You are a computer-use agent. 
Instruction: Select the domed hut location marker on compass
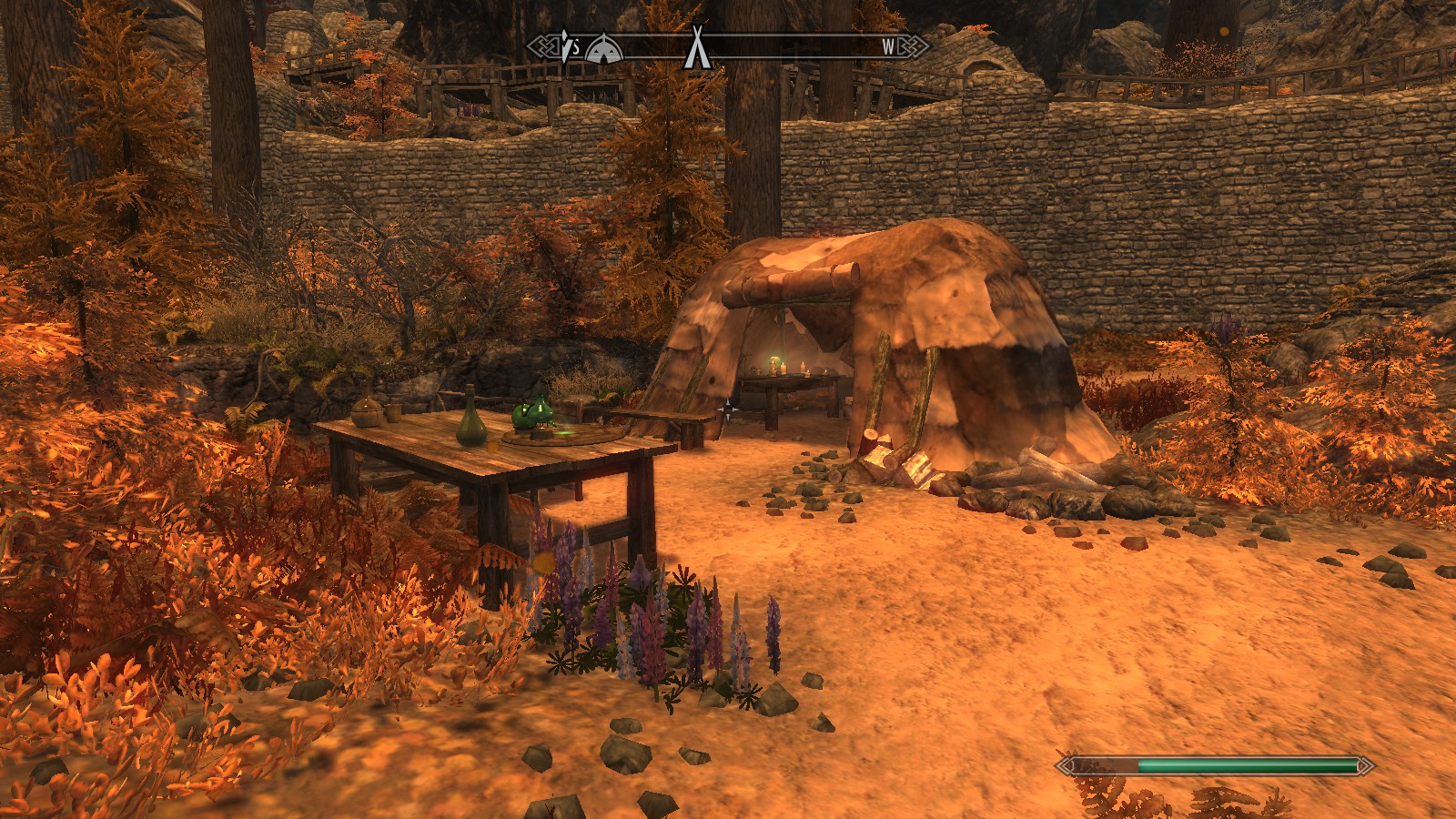click(x=603, y=49)
